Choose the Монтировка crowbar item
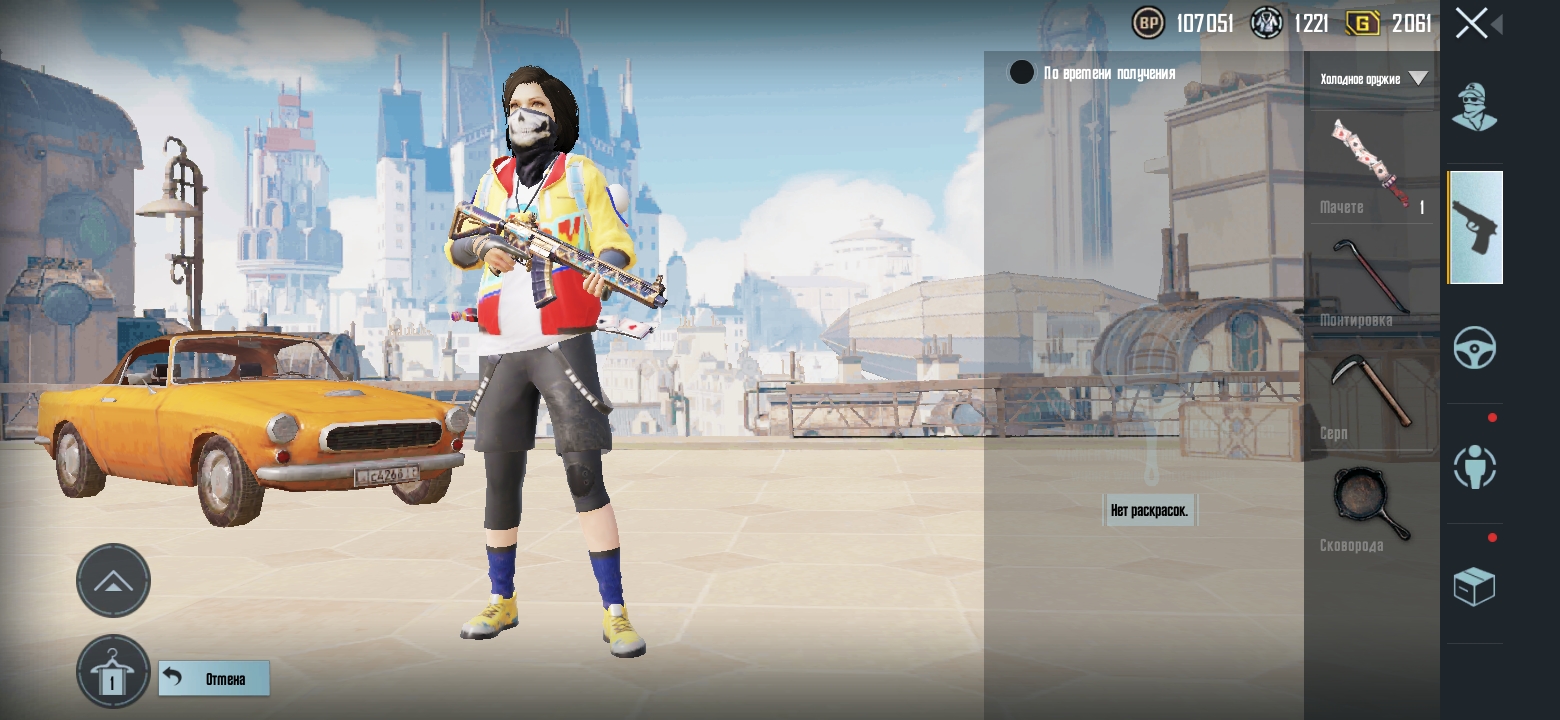The image size is (1560, 720). coord(1372,277)
